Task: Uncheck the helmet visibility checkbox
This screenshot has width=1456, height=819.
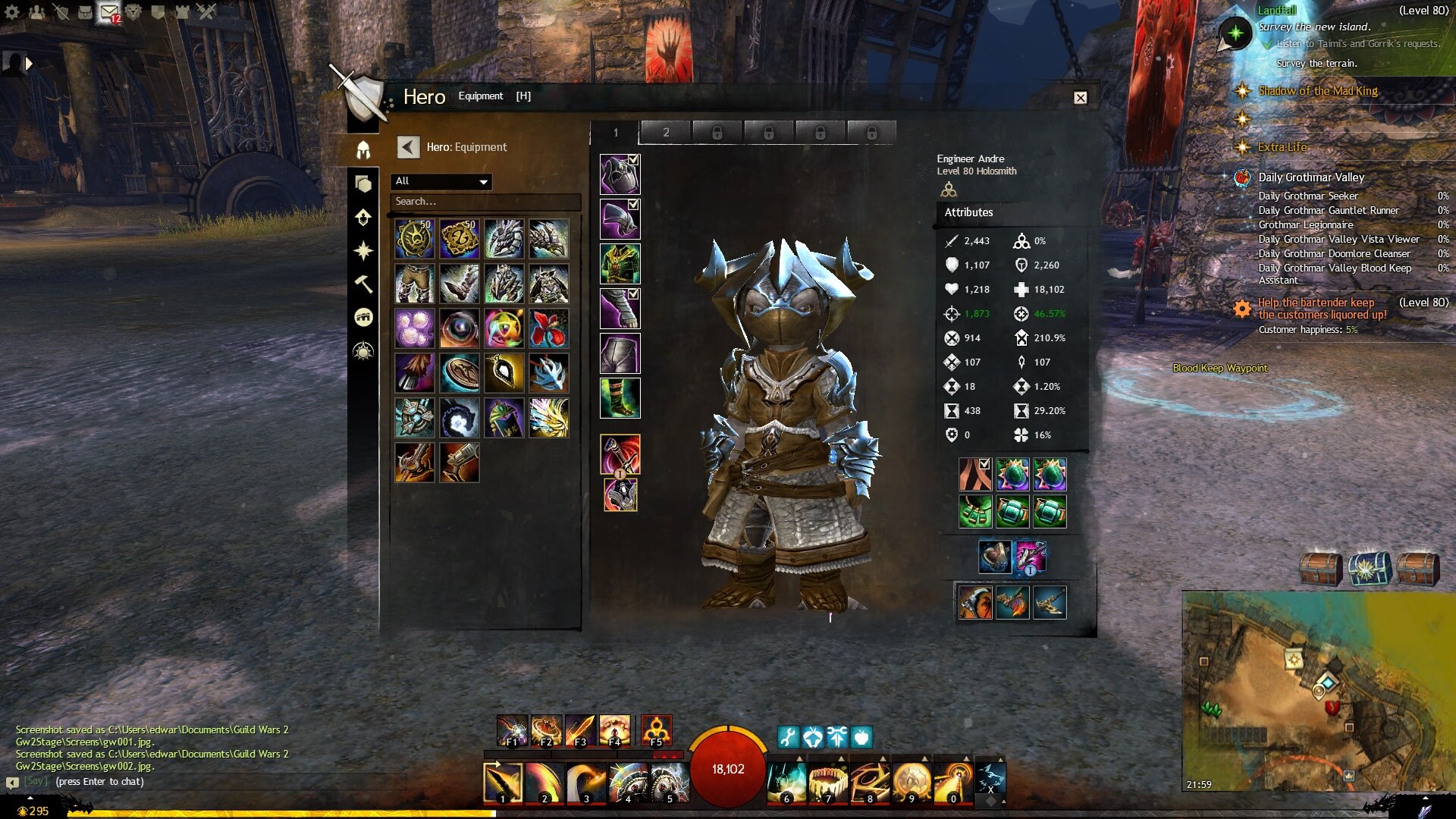Action: click(x=632, y=158)
